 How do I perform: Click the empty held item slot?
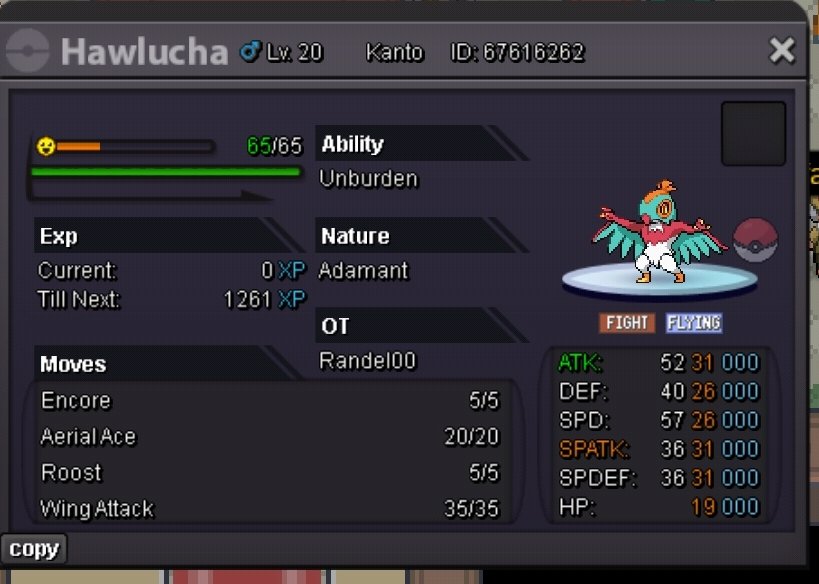click(x=753, y=133)
